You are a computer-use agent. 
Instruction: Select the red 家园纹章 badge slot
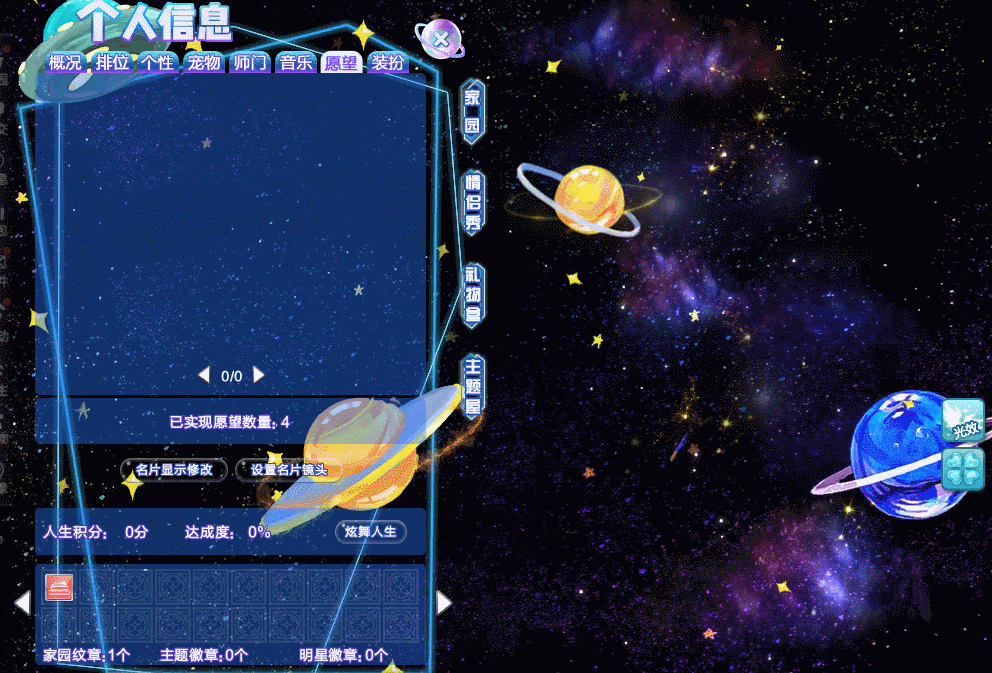pos(60,588)
